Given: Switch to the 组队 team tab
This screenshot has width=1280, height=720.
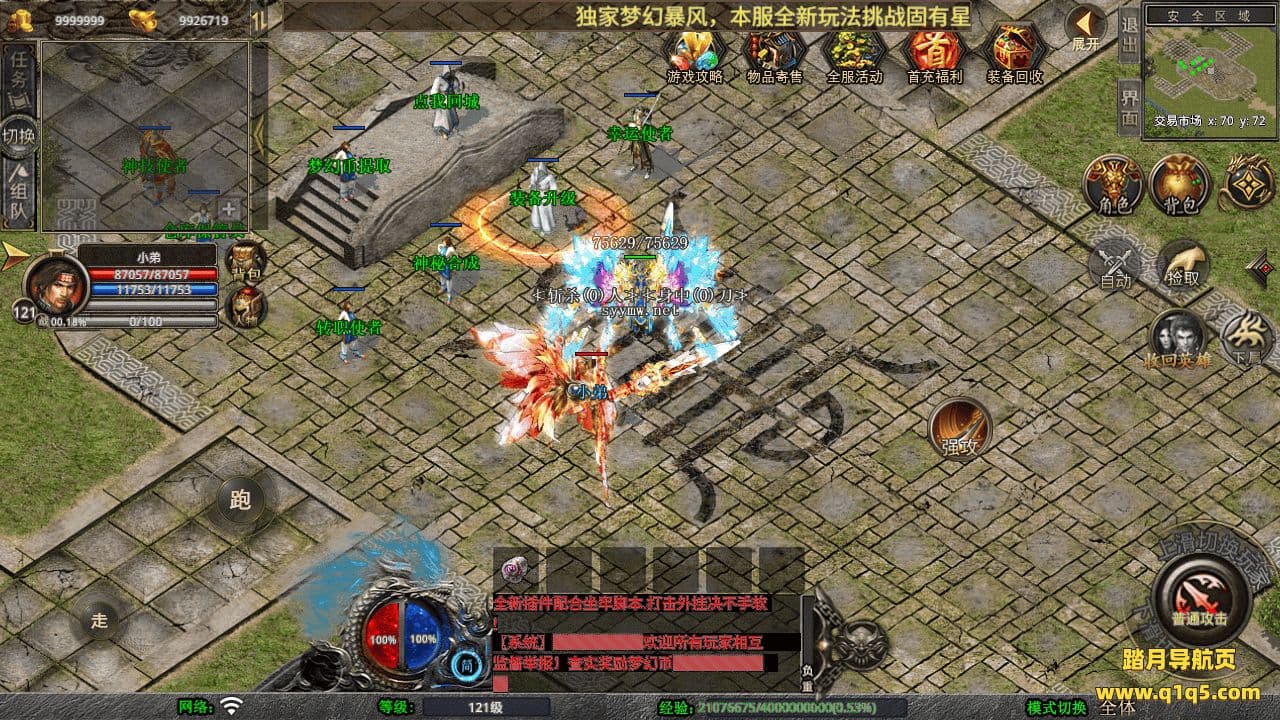Looking at the screenshot, I should [19, 195].
